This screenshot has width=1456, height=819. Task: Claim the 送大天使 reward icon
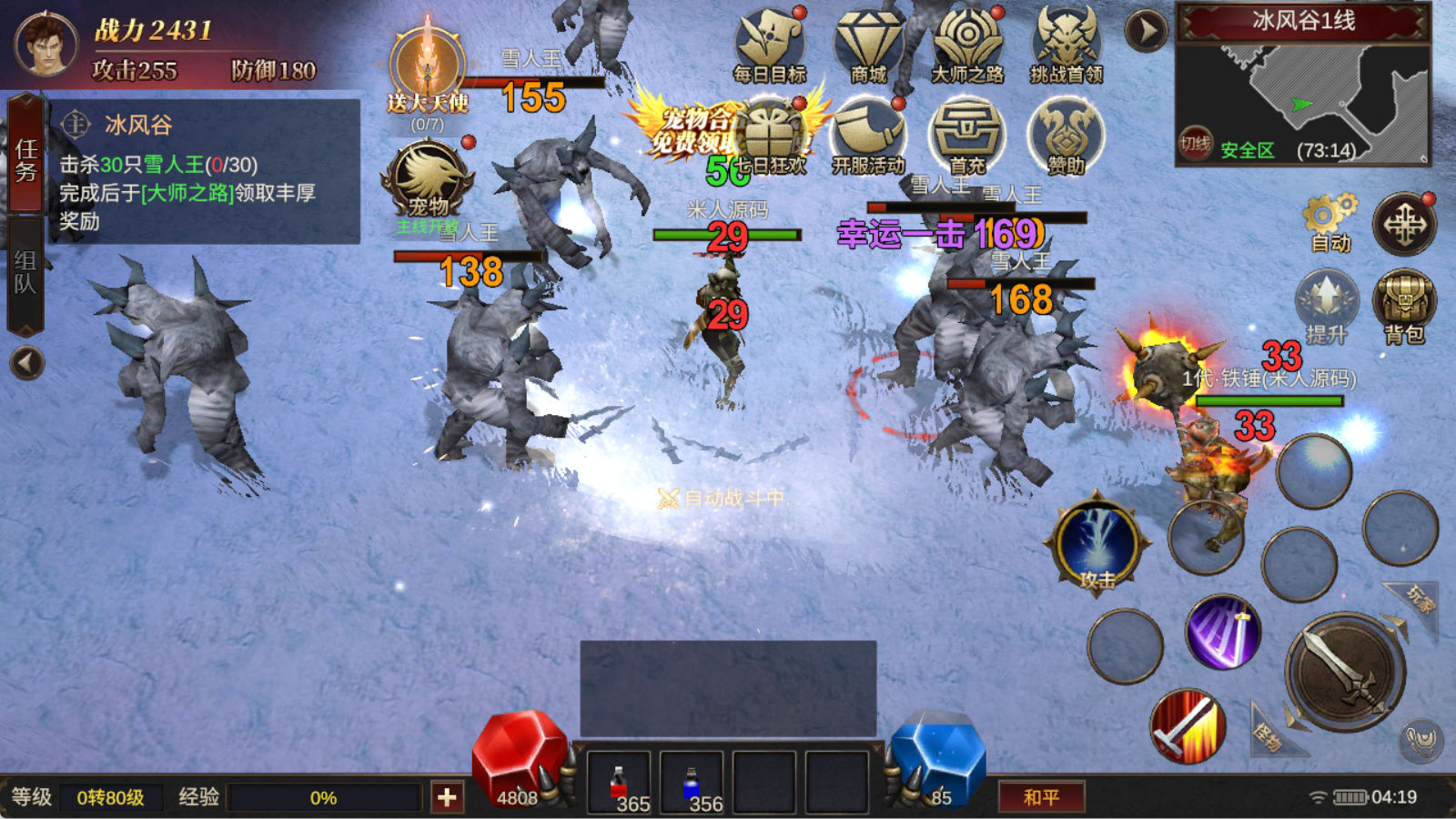click(428, 68)
